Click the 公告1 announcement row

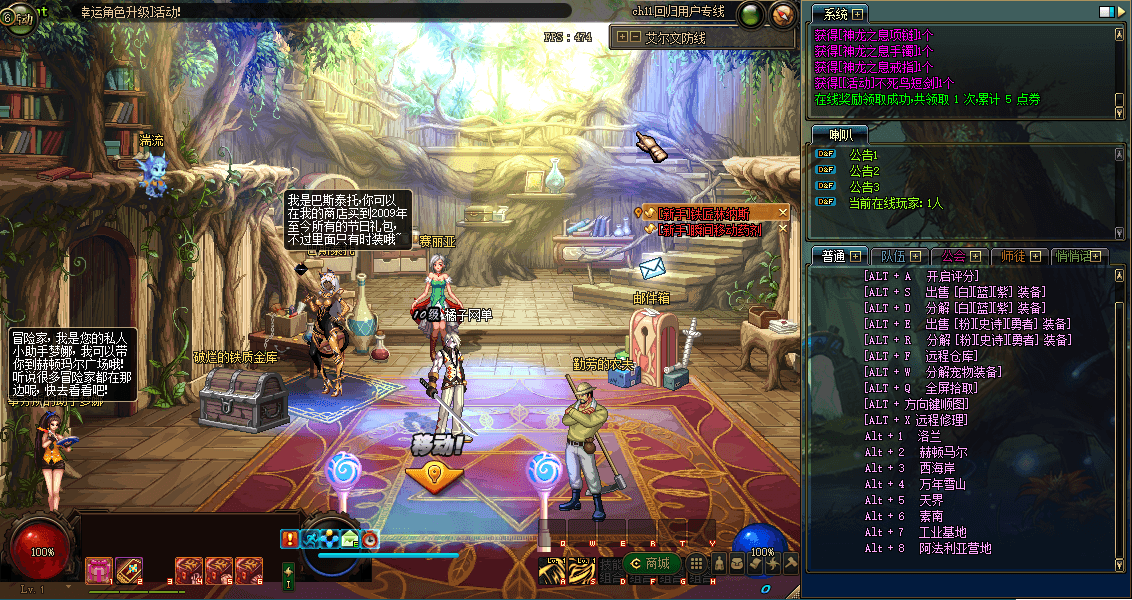[863, 155]
